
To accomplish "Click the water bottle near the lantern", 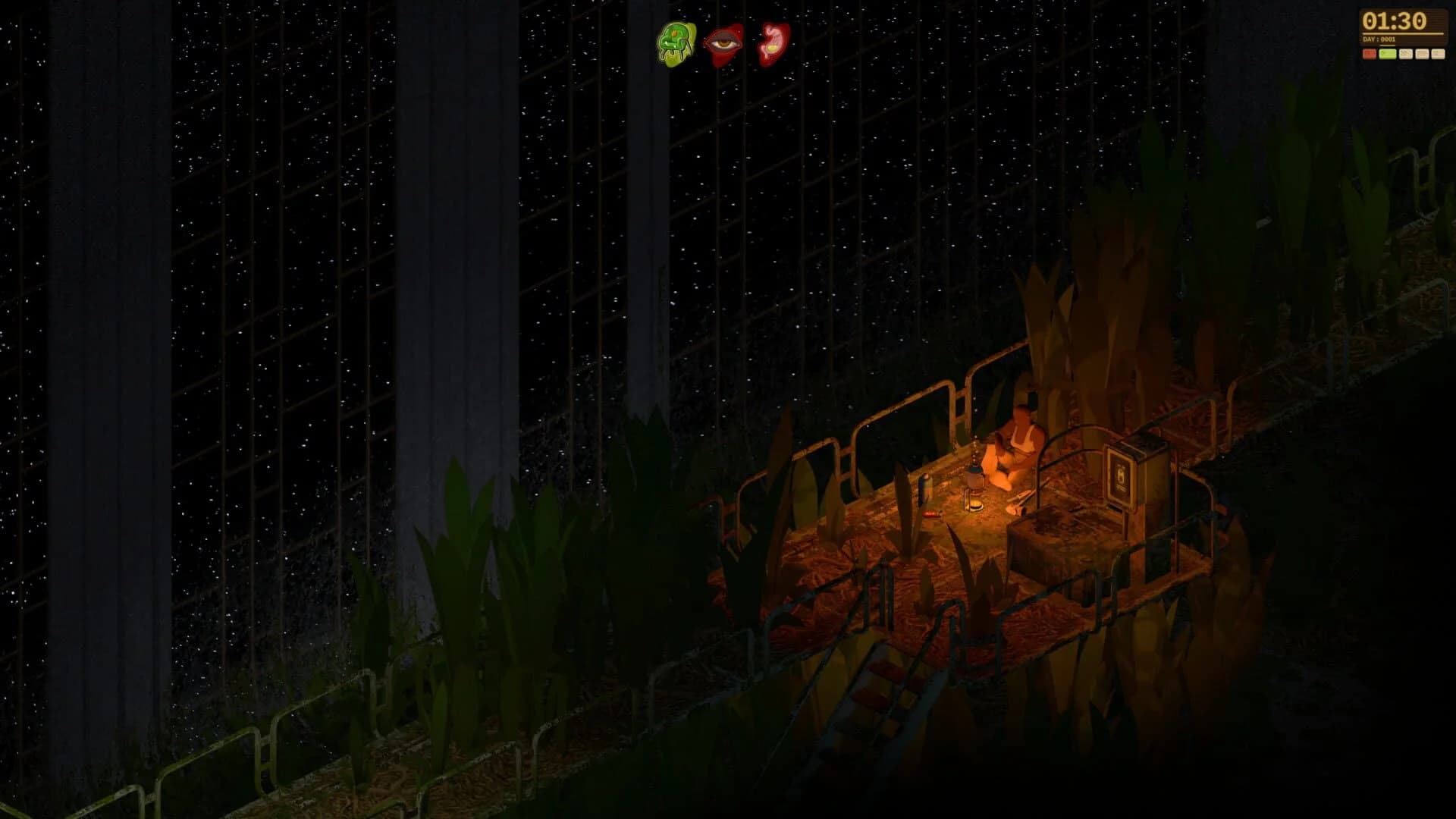I will click(925, 489).
